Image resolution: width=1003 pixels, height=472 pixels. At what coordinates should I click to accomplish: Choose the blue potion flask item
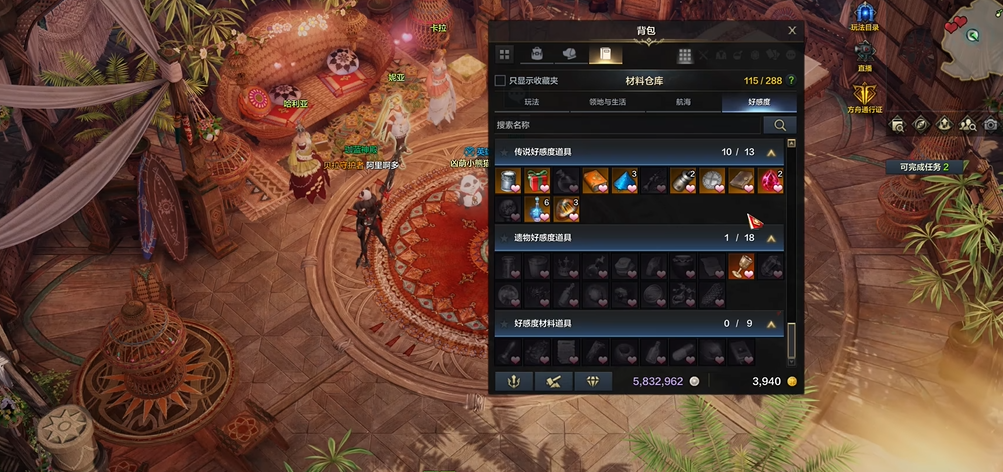pyautogui.click(x=538, y=209)
